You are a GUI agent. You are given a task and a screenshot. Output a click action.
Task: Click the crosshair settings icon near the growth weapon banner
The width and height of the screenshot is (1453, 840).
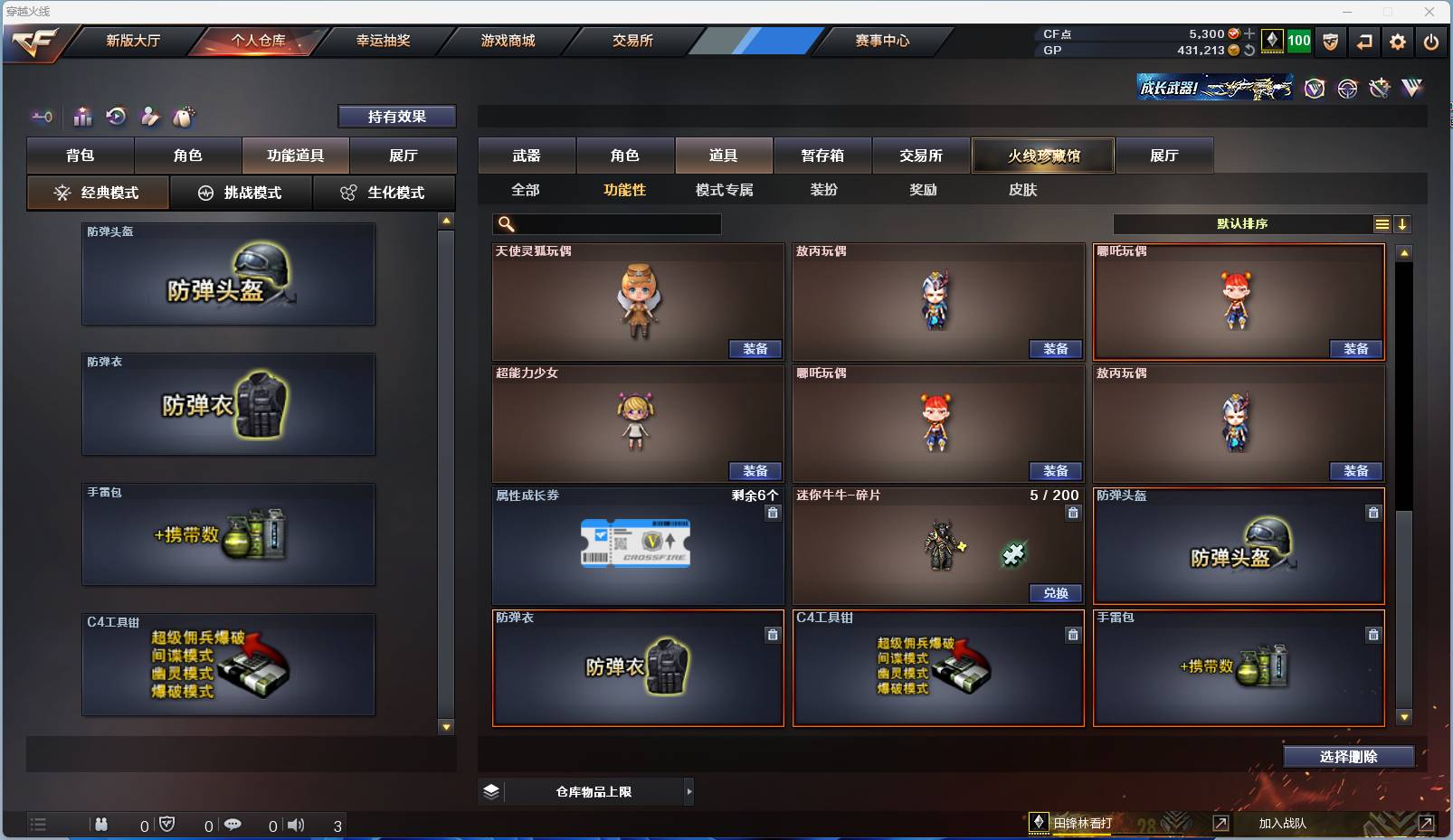1347,89
